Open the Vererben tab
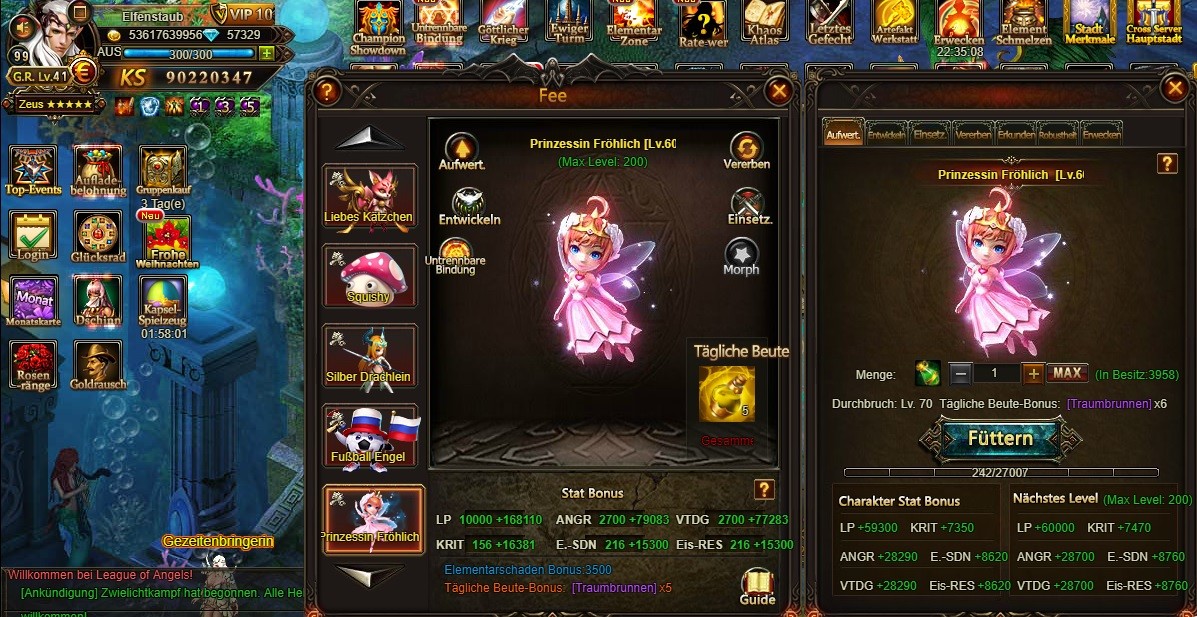Image resolution: width=1197 pixels, height=617 pixels. [x=973, y=133]
